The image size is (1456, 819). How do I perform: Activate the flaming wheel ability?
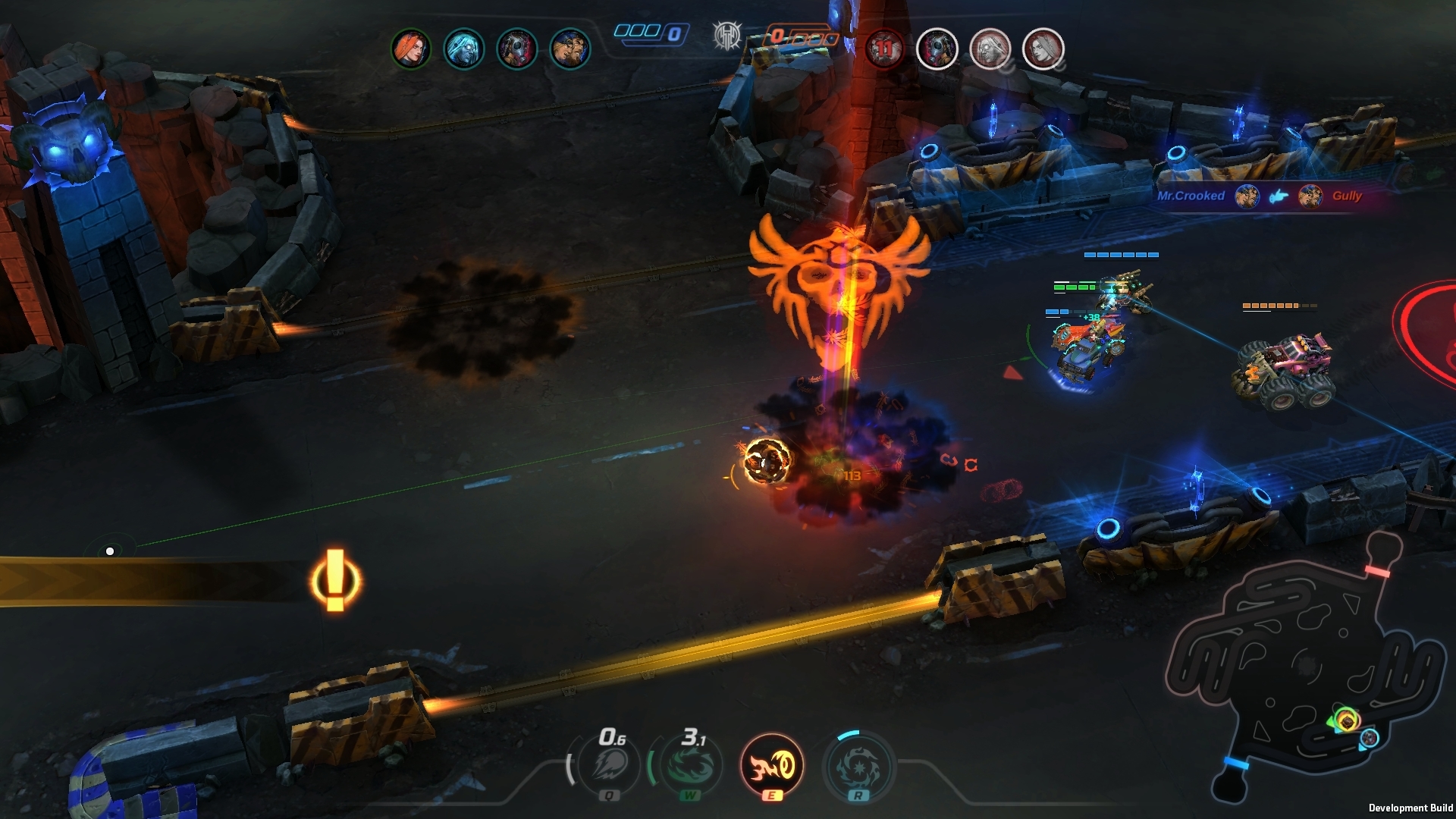771,765
